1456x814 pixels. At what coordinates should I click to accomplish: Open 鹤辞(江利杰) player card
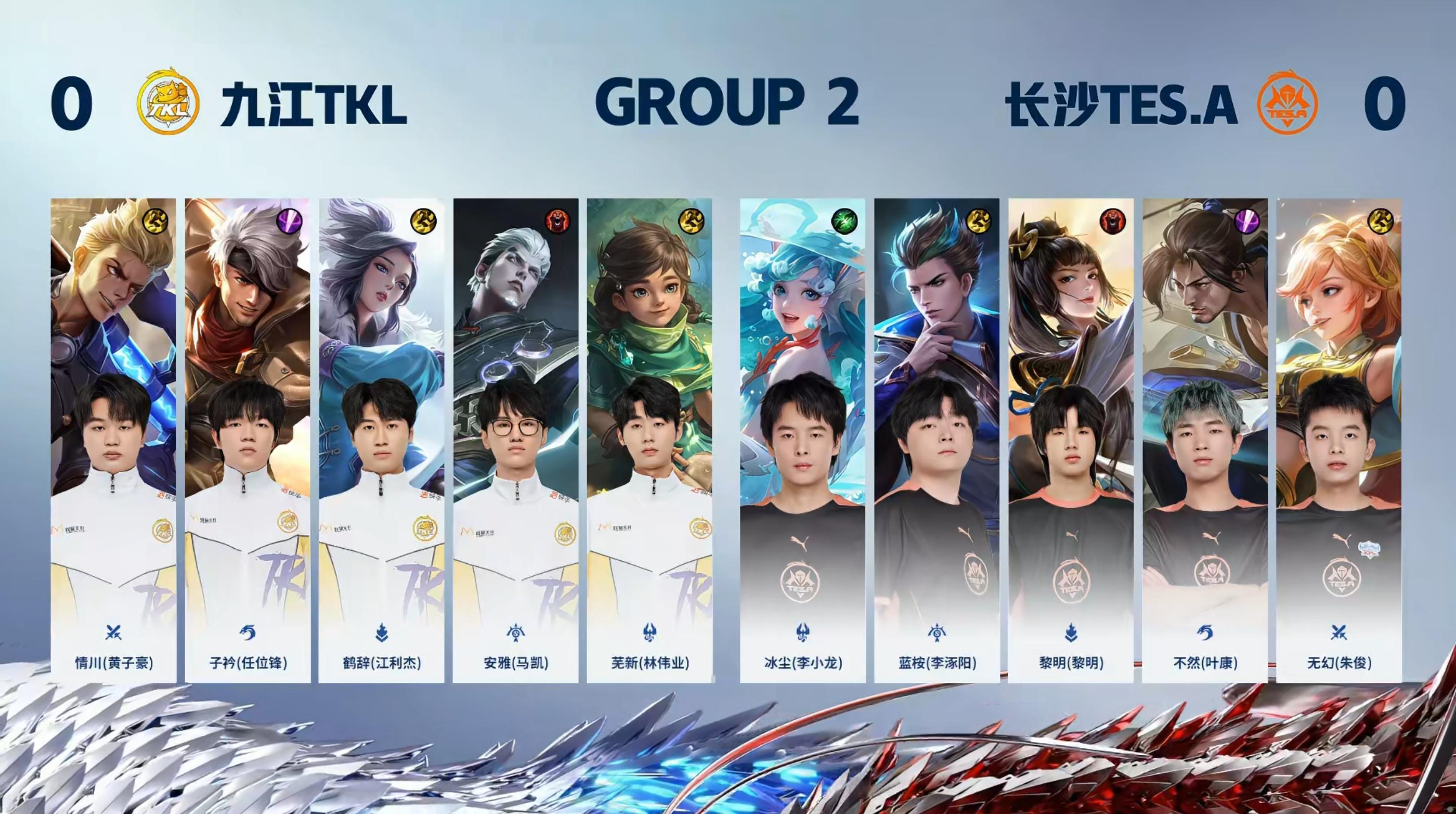[x=382, y=440]
